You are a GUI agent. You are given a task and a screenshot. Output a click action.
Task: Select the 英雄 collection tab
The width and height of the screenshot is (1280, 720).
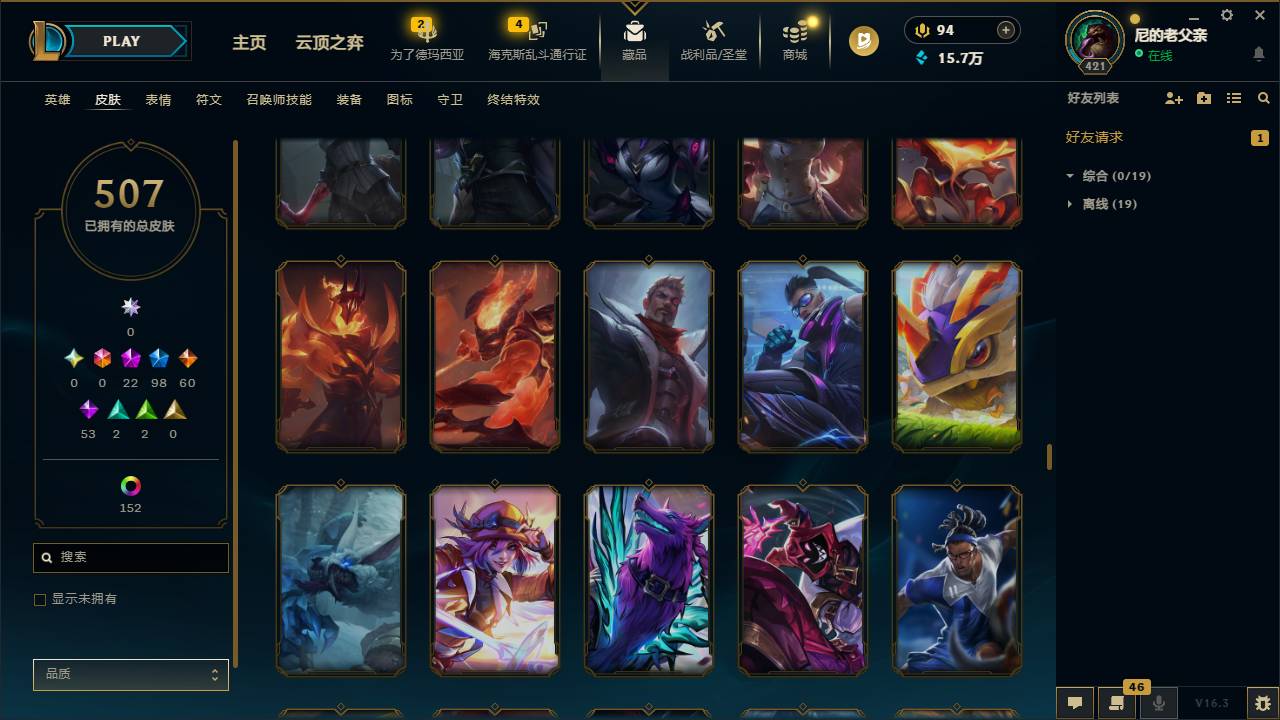click(57, 100)
